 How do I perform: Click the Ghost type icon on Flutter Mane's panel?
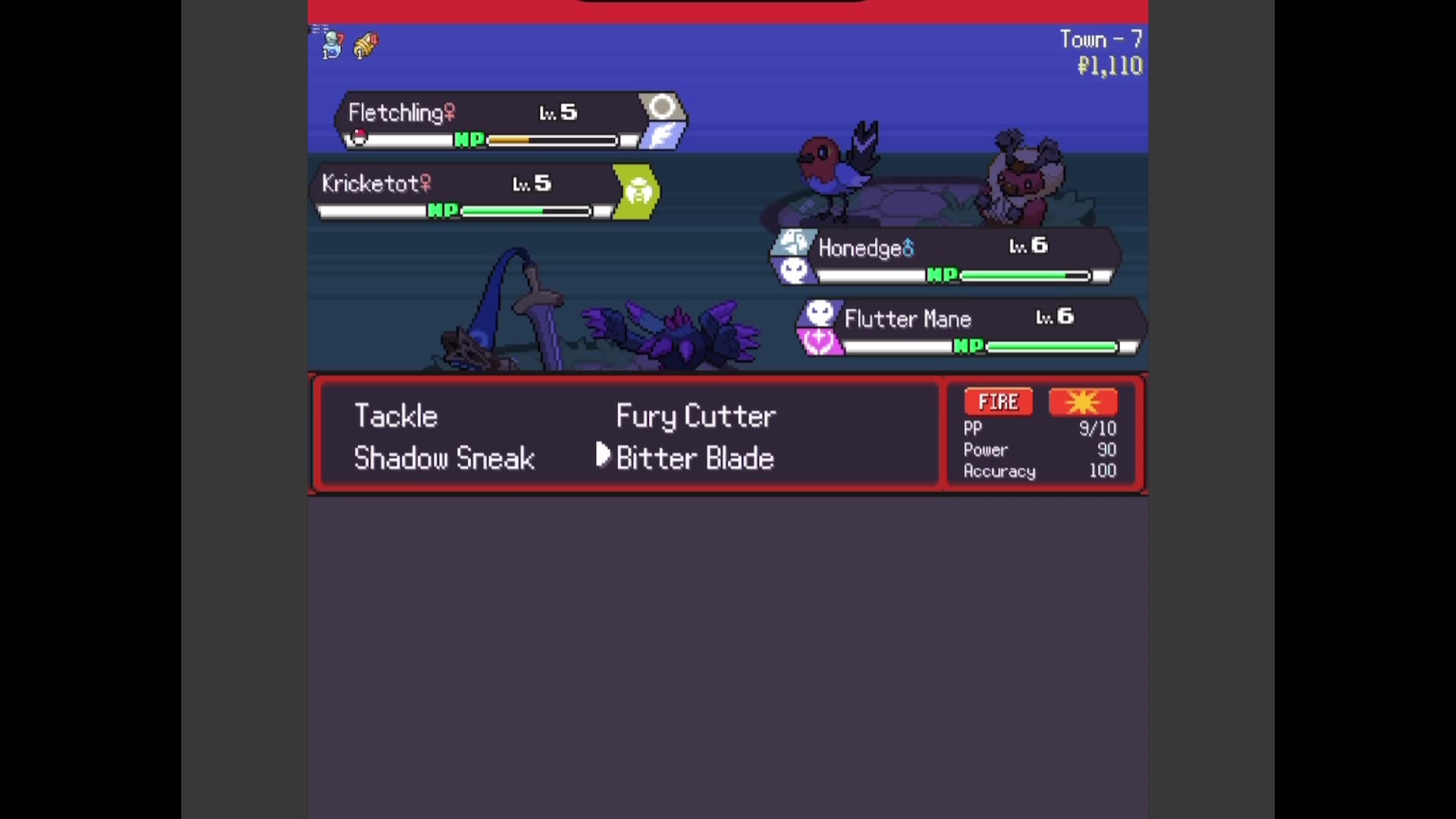(820, 311)
